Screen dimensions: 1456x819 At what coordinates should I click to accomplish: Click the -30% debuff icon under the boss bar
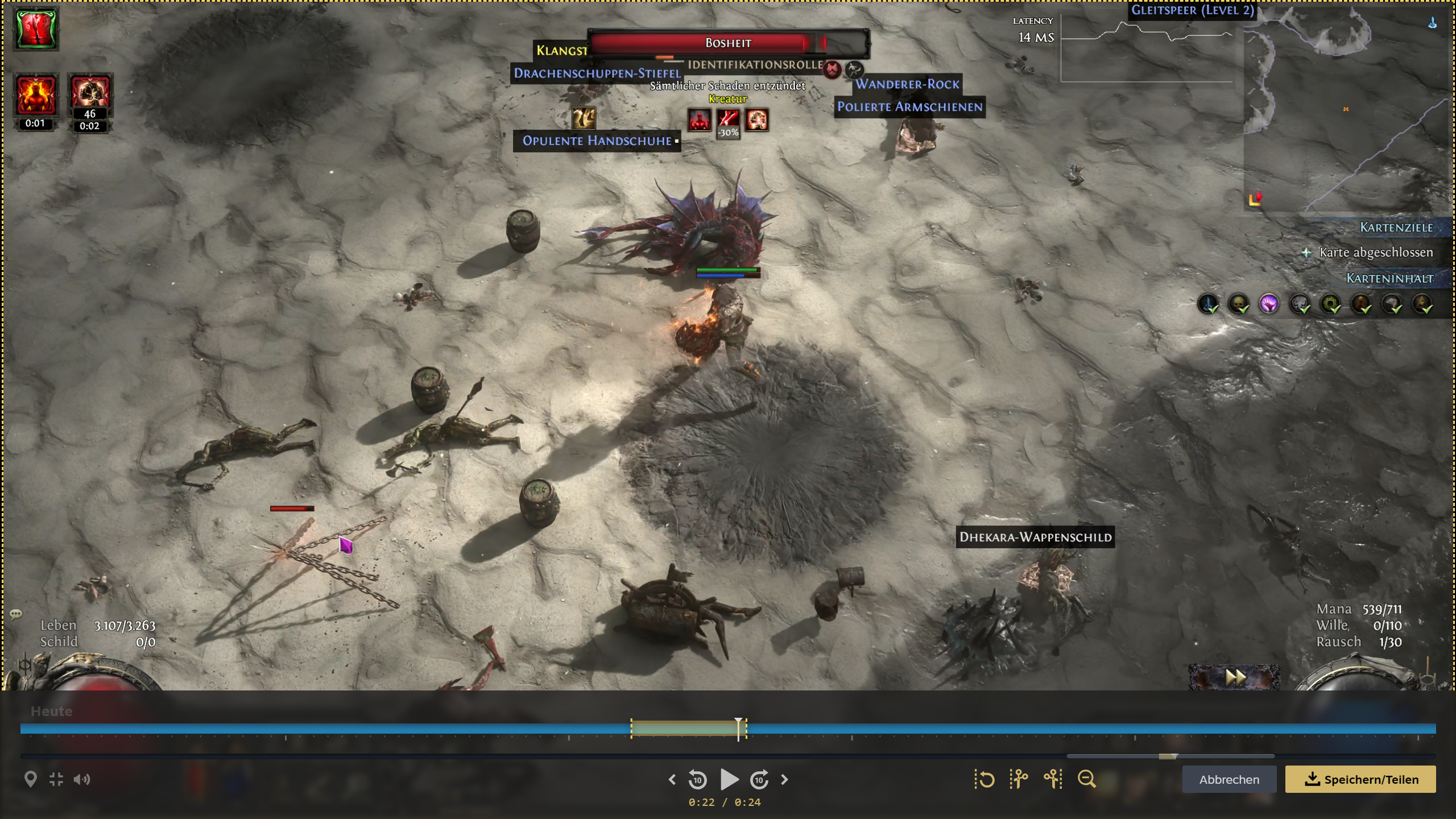tap(728, 121)
